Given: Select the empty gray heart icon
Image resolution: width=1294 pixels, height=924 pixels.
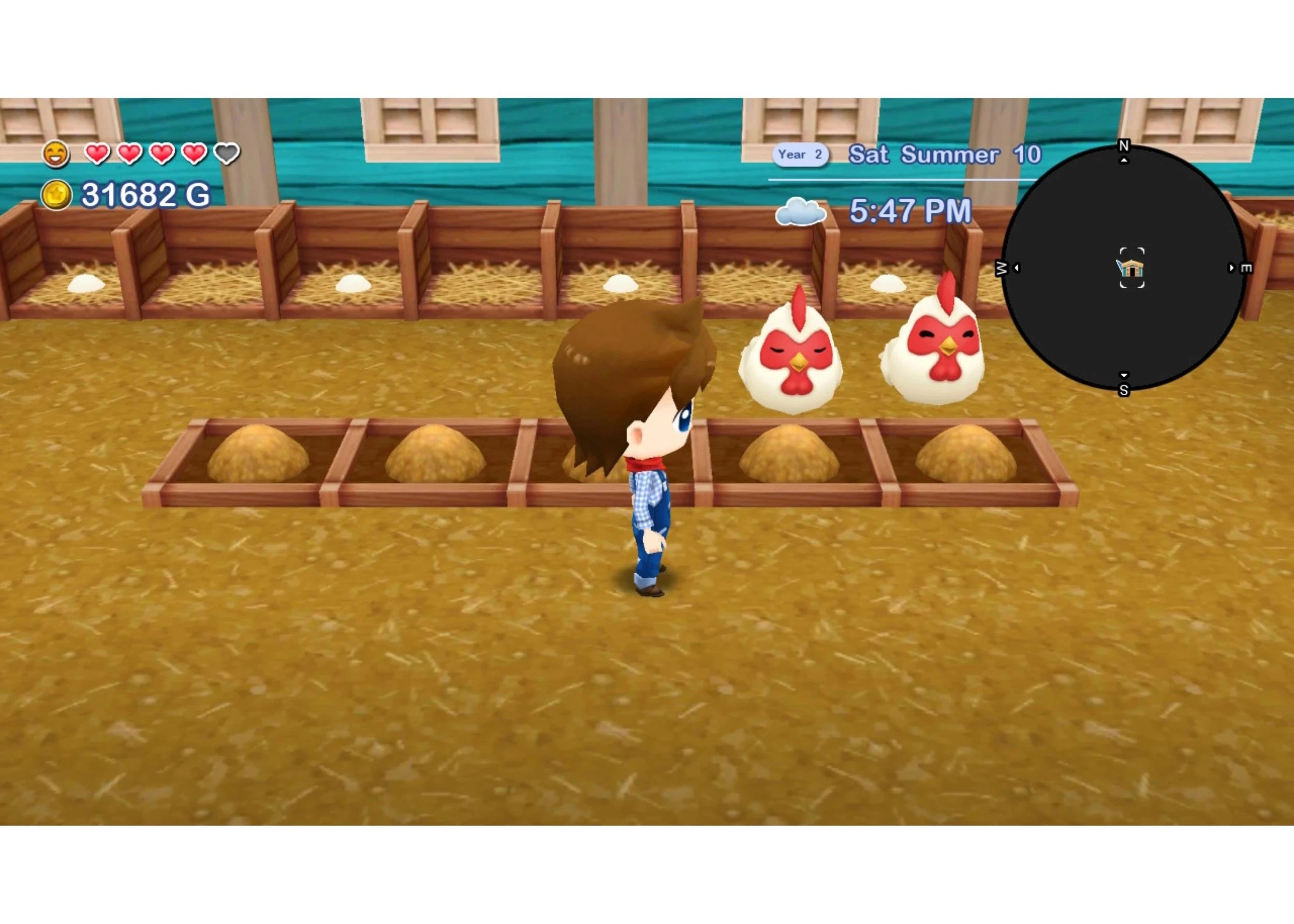Looking at the screenshot, I should coord(227,154).
